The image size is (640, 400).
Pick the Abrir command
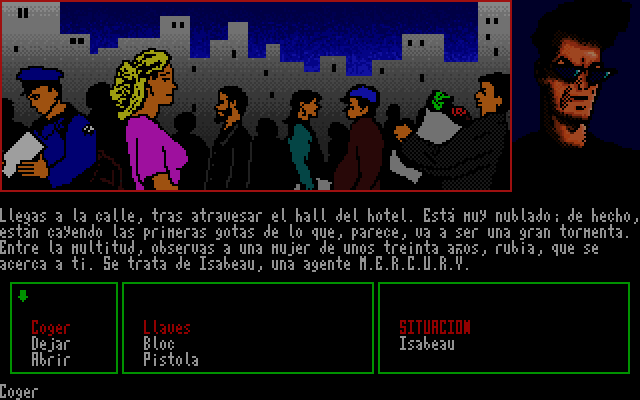click(50, 359)
